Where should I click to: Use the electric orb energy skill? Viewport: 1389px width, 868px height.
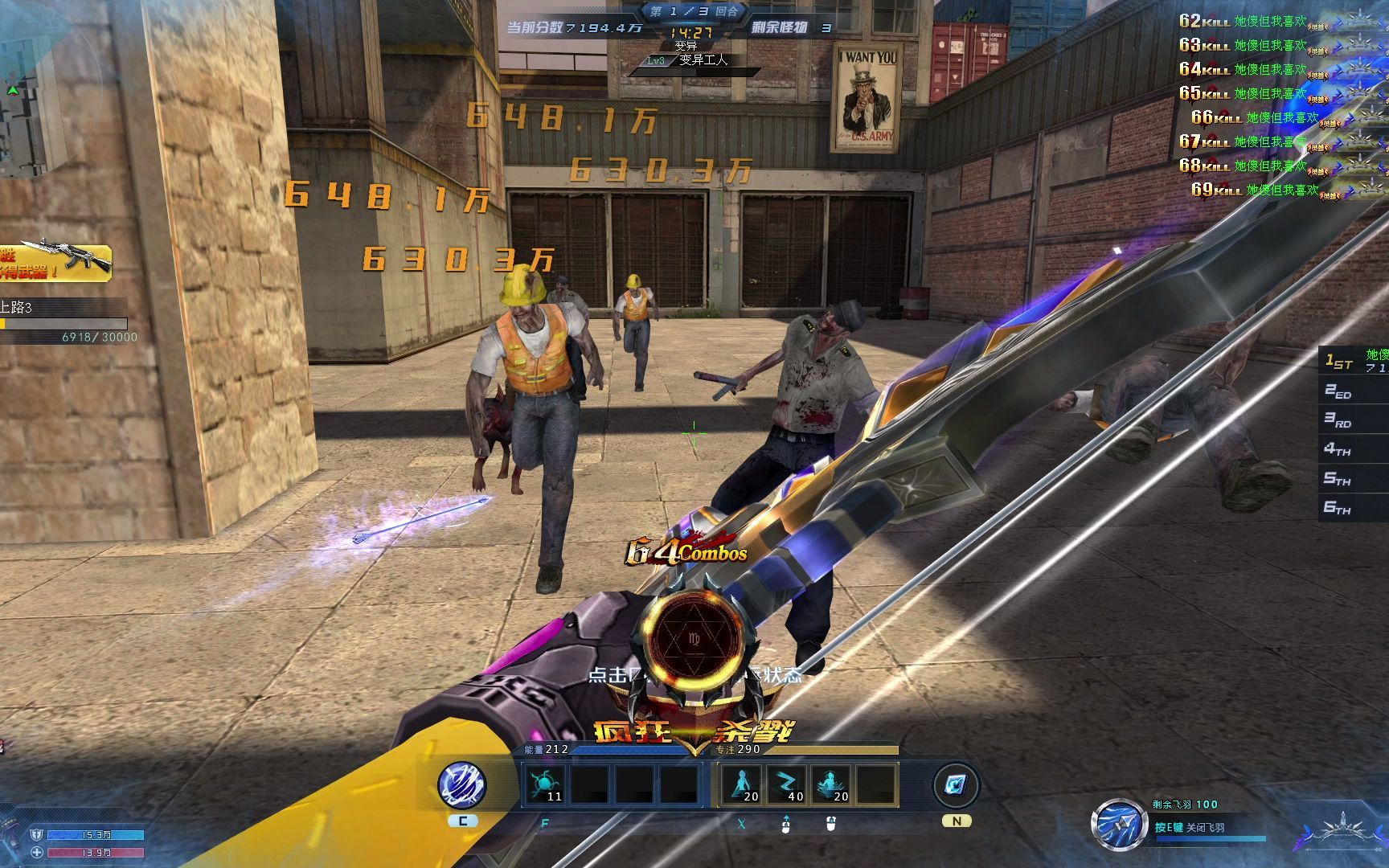544,784
